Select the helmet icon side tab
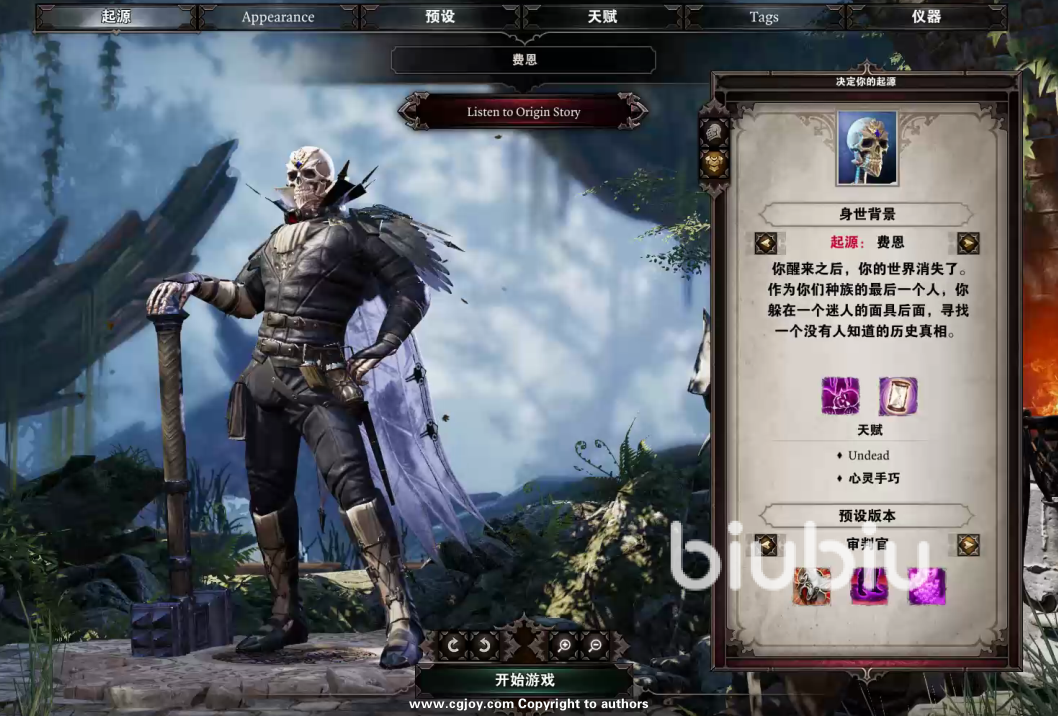Screen dimensions: 1058x716 tap(714, 133)
